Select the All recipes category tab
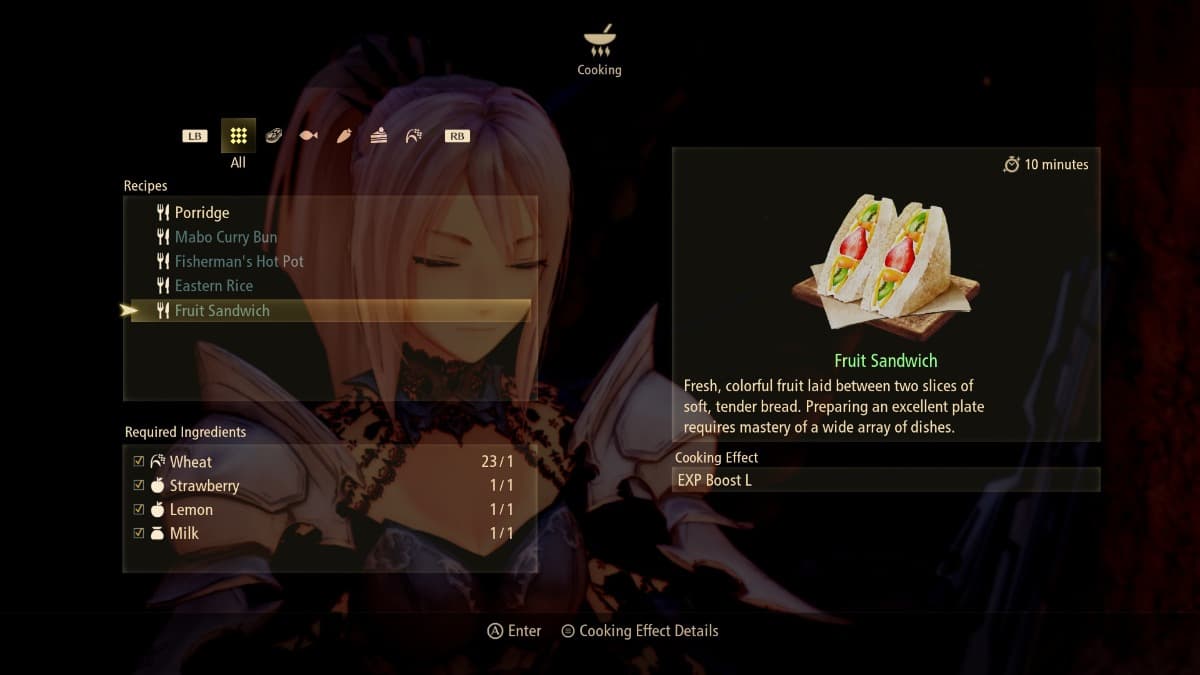1200x675 pixels. [238, 135]
